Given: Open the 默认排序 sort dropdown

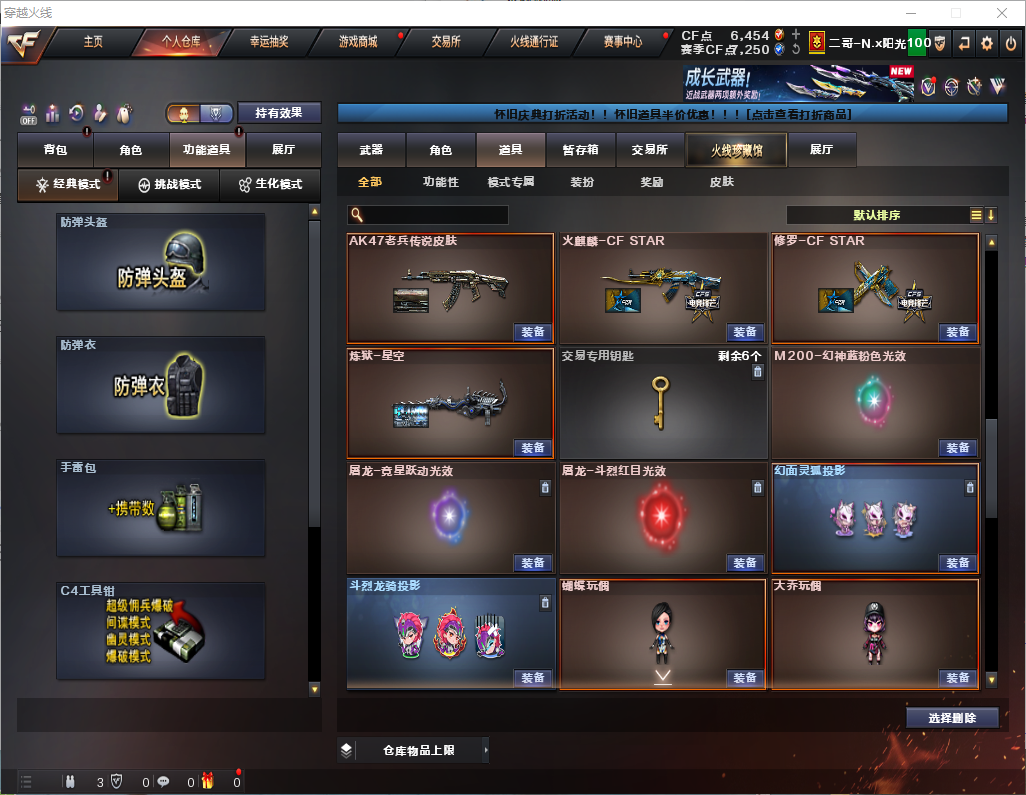Looking at the screenshot, I should coord(876,215).
